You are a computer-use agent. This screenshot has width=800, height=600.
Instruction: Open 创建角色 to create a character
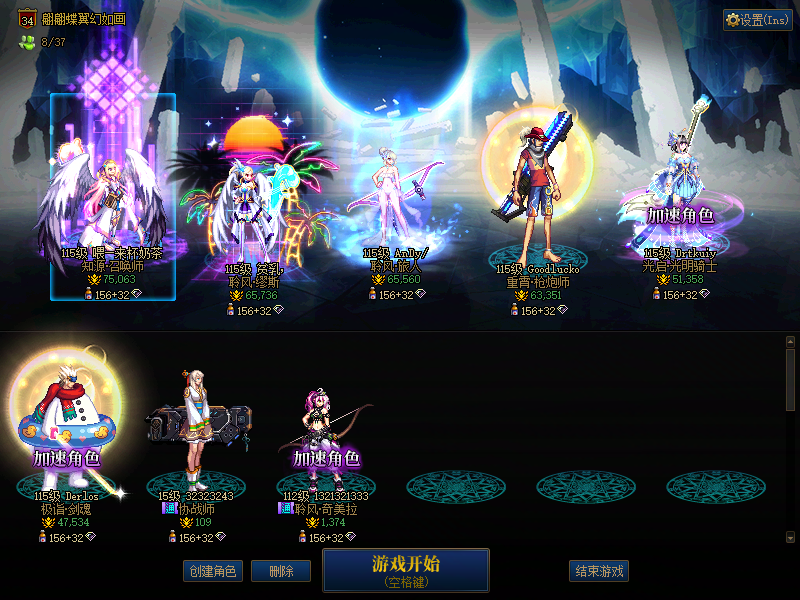[212, 572]
